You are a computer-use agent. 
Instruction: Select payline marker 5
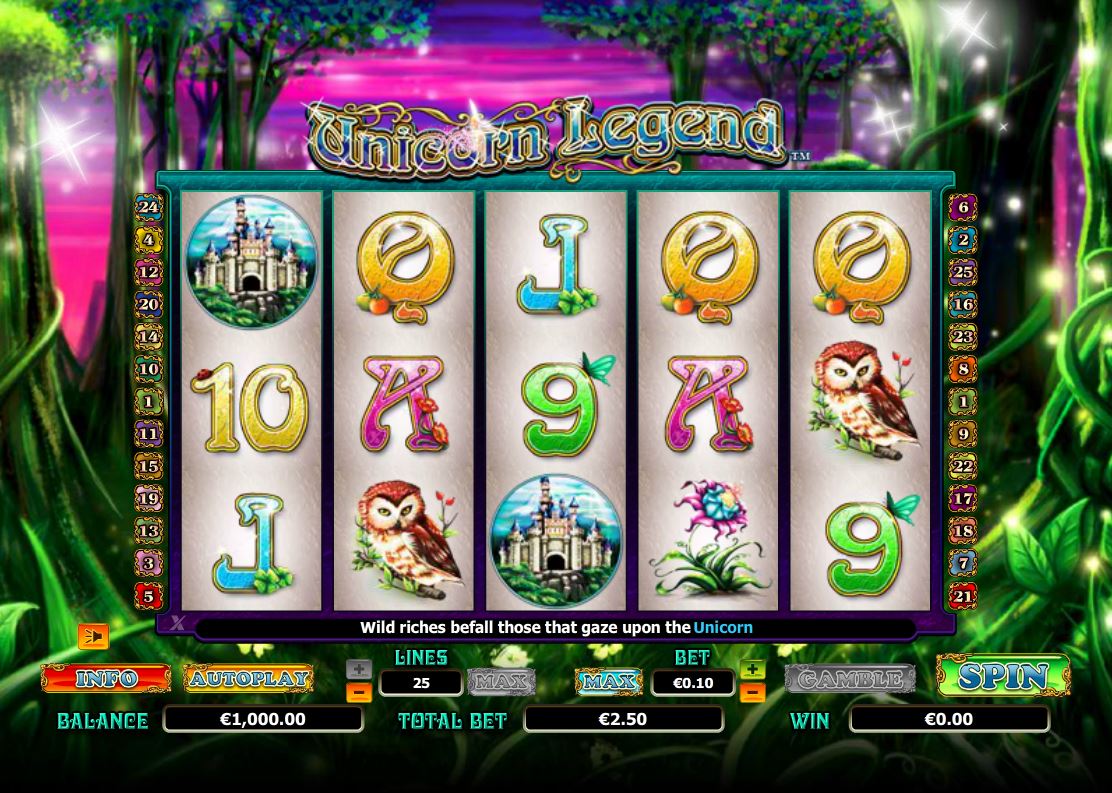(148, 597)
